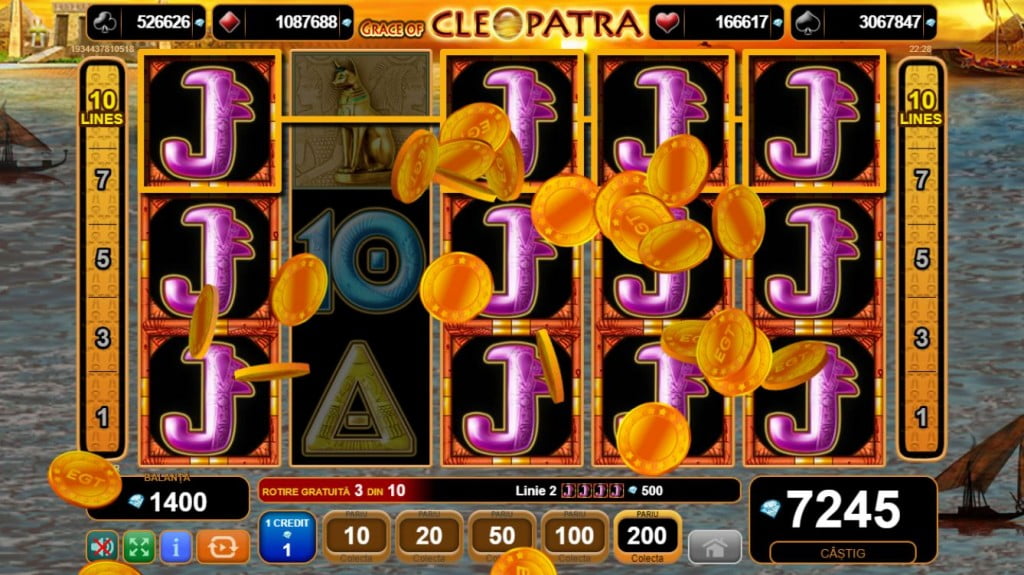This screenshot has width=1024, height=575.
Task: Toggle the sound mute icon
Action: coord(100,546)
